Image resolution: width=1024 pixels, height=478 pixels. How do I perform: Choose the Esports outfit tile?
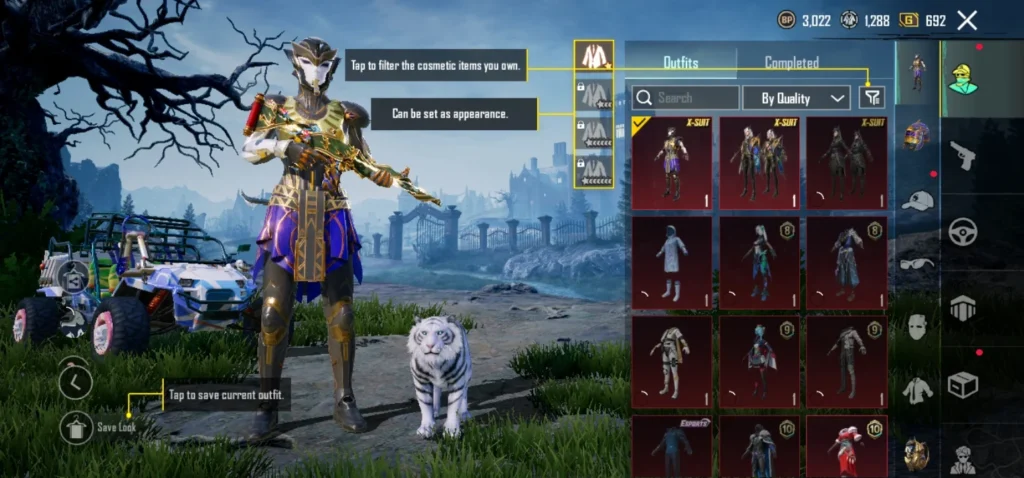click(672, 447)
